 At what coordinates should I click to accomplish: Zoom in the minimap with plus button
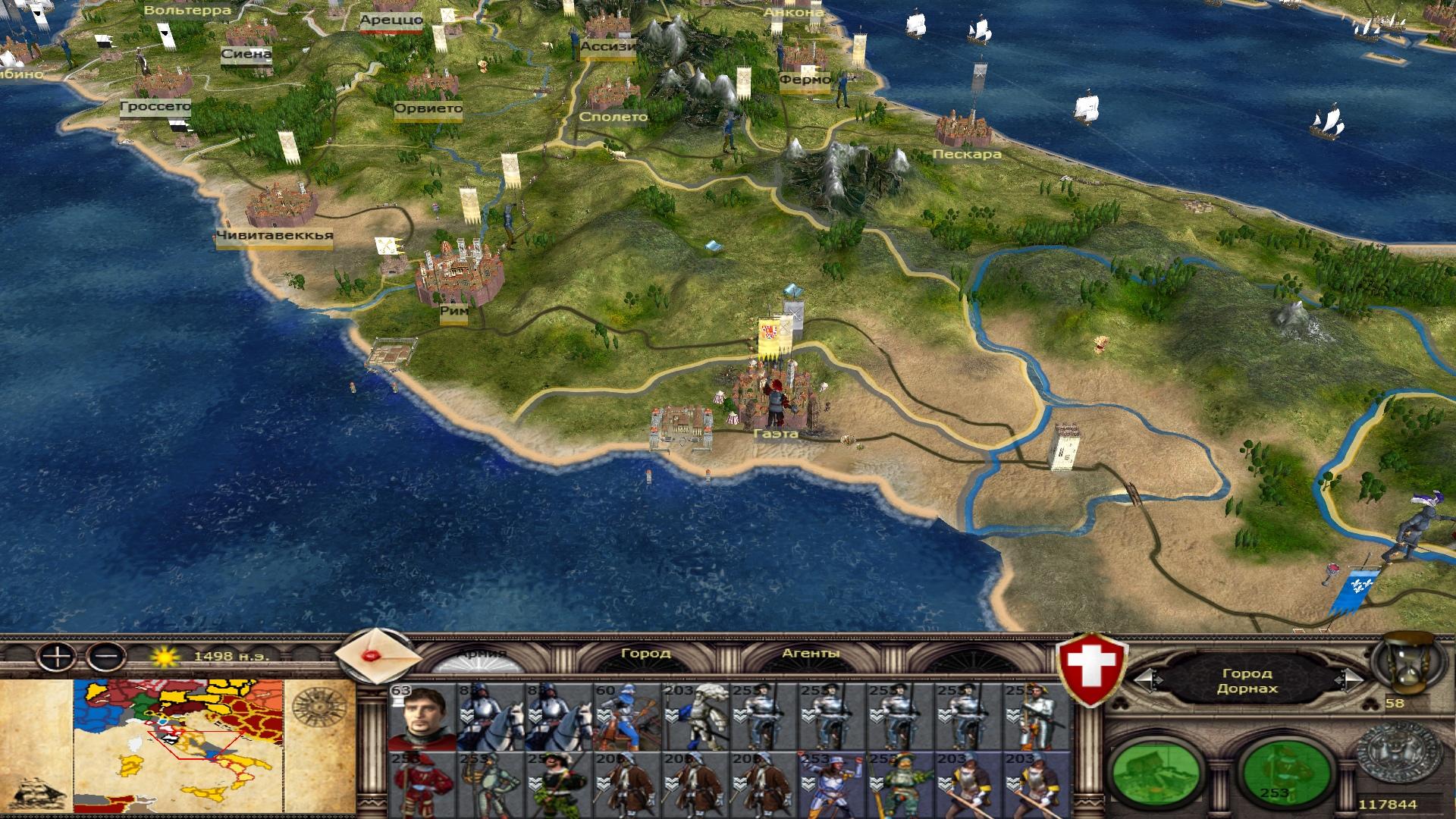point(57,655)
